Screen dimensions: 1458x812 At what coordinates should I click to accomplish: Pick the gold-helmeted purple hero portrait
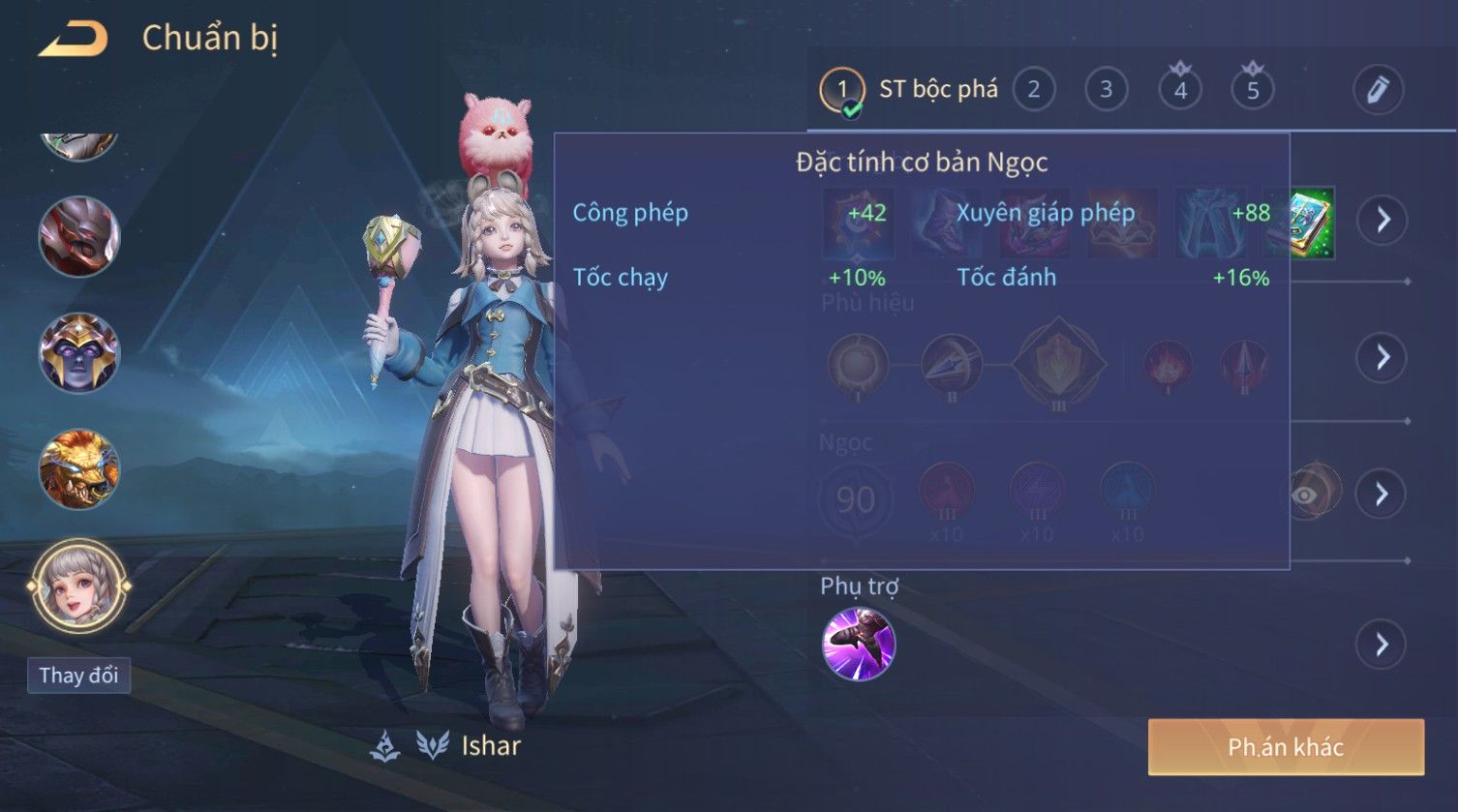click(79, 352)
